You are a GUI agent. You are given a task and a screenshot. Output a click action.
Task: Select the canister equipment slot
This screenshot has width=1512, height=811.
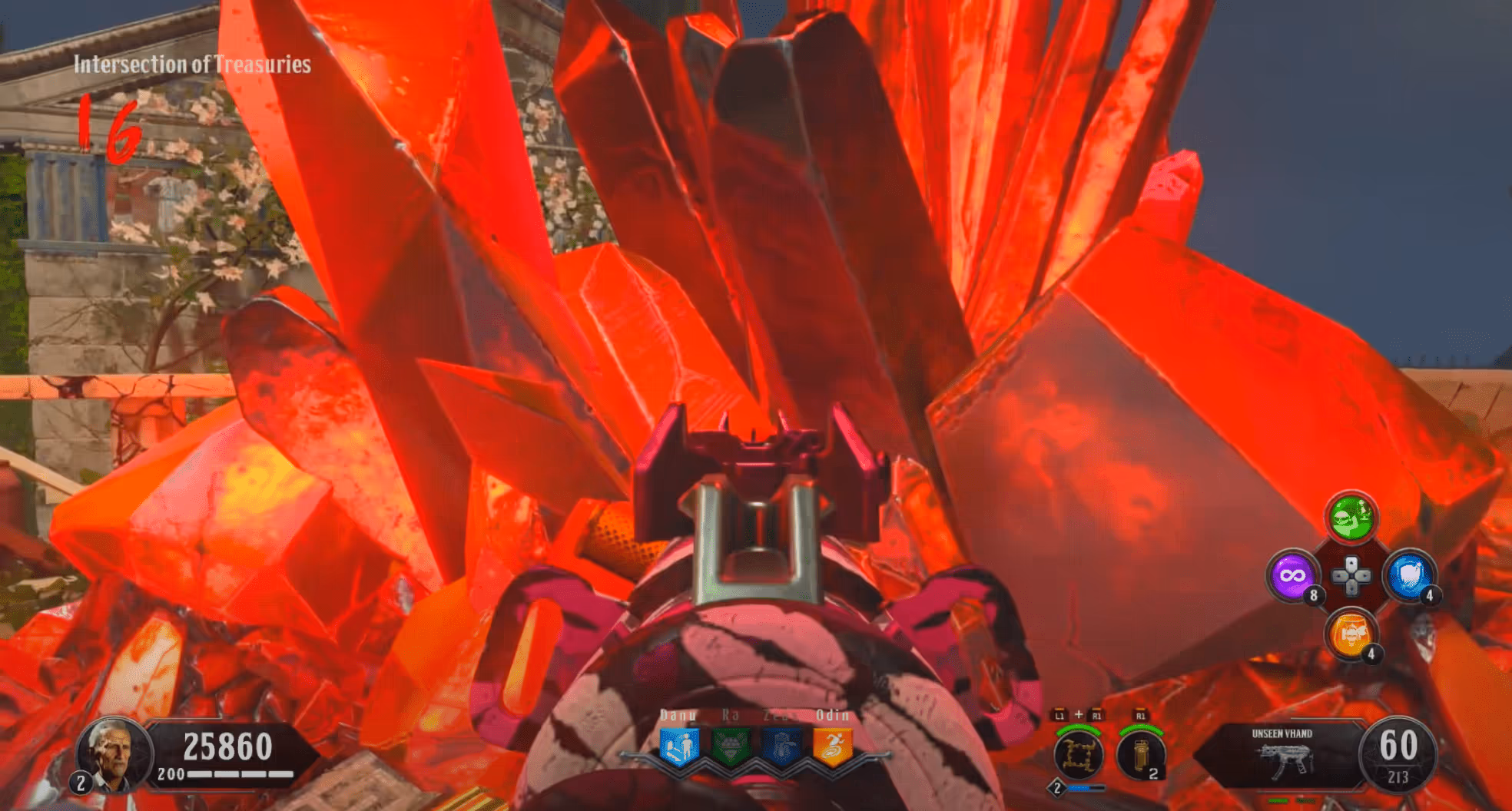coord(1140,755)
